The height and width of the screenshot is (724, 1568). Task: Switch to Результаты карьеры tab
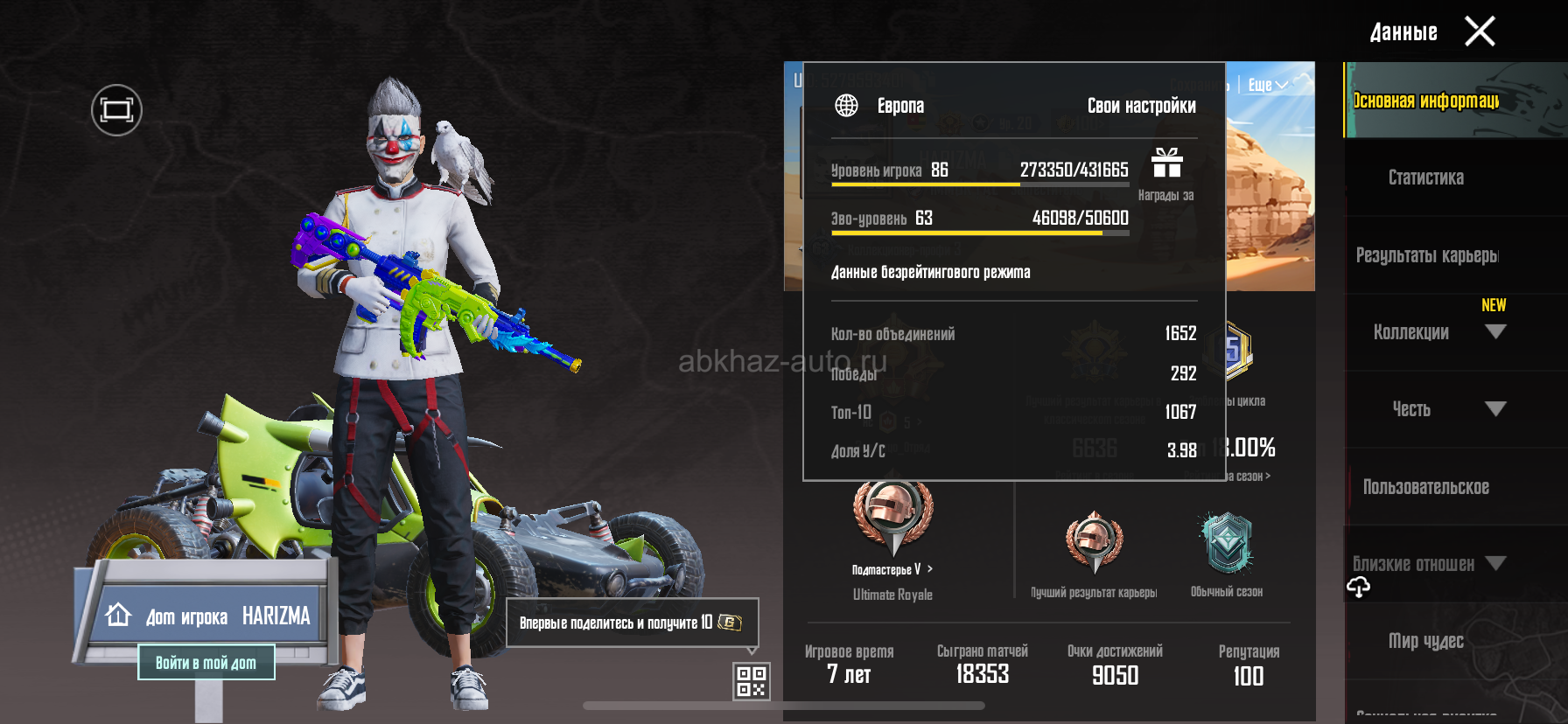coord(1426,255)
